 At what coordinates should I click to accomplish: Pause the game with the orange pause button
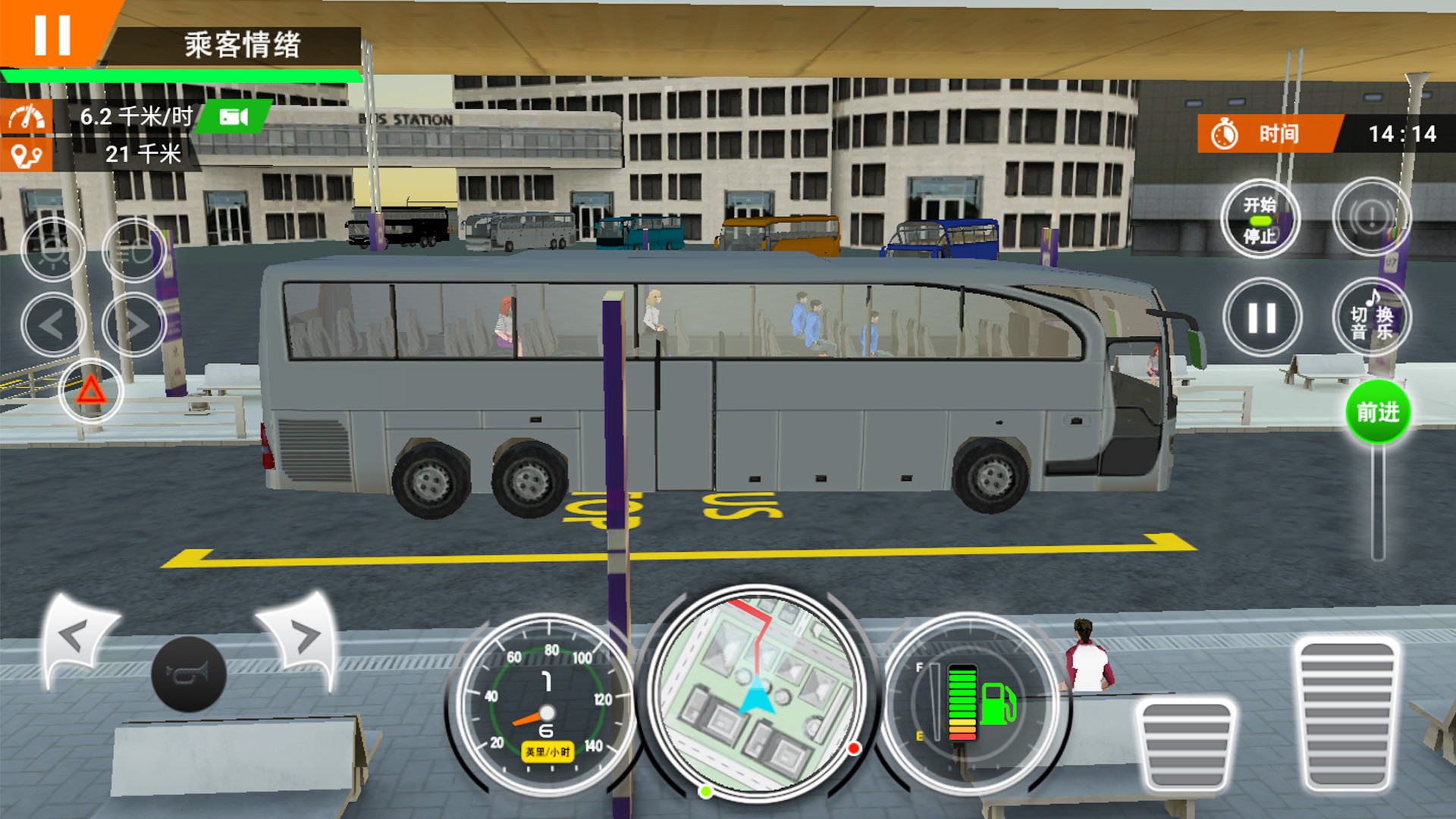click(x=52, y=34)
